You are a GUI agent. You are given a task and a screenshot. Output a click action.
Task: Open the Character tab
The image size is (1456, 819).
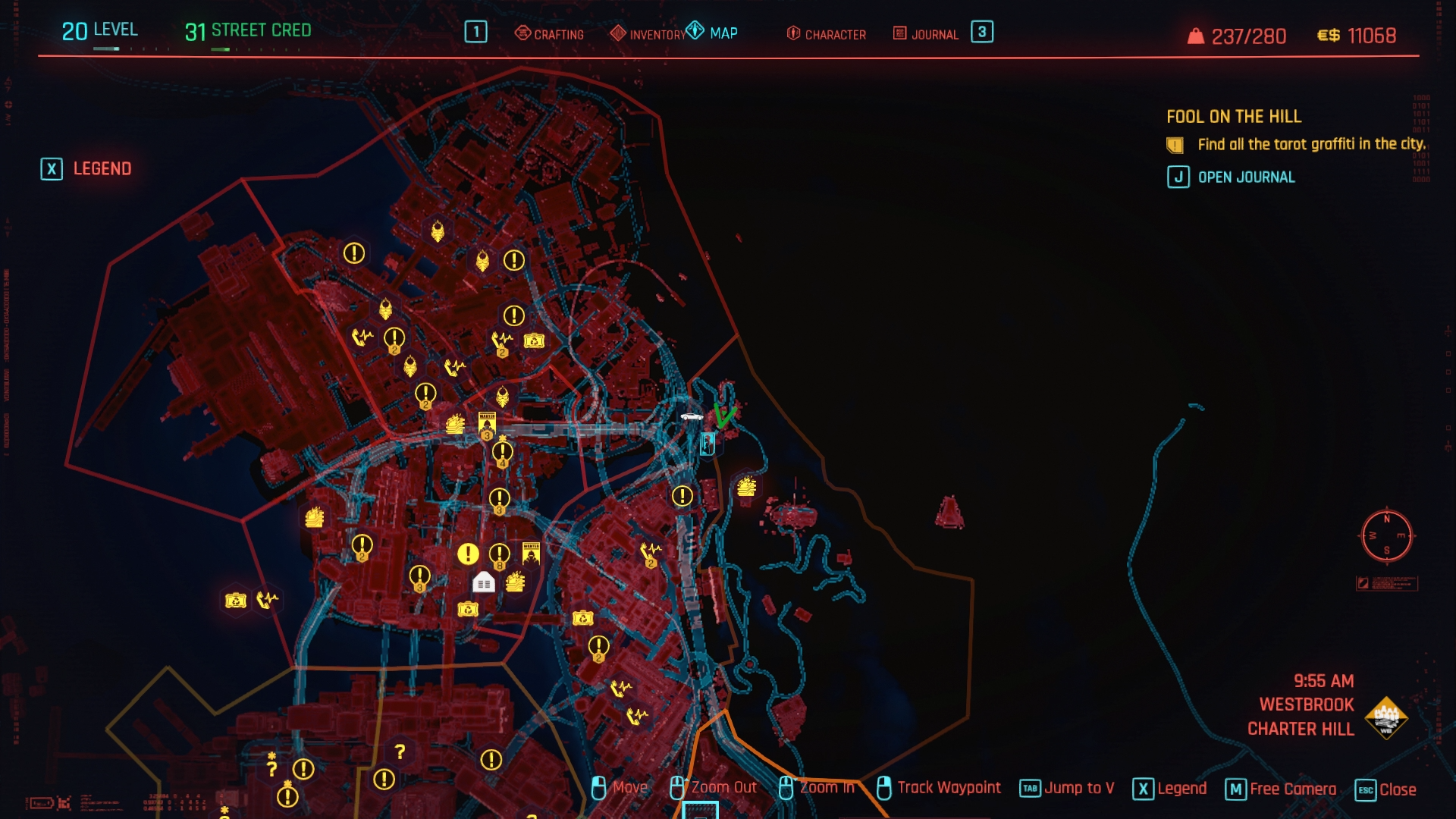(x=826, y=34)
